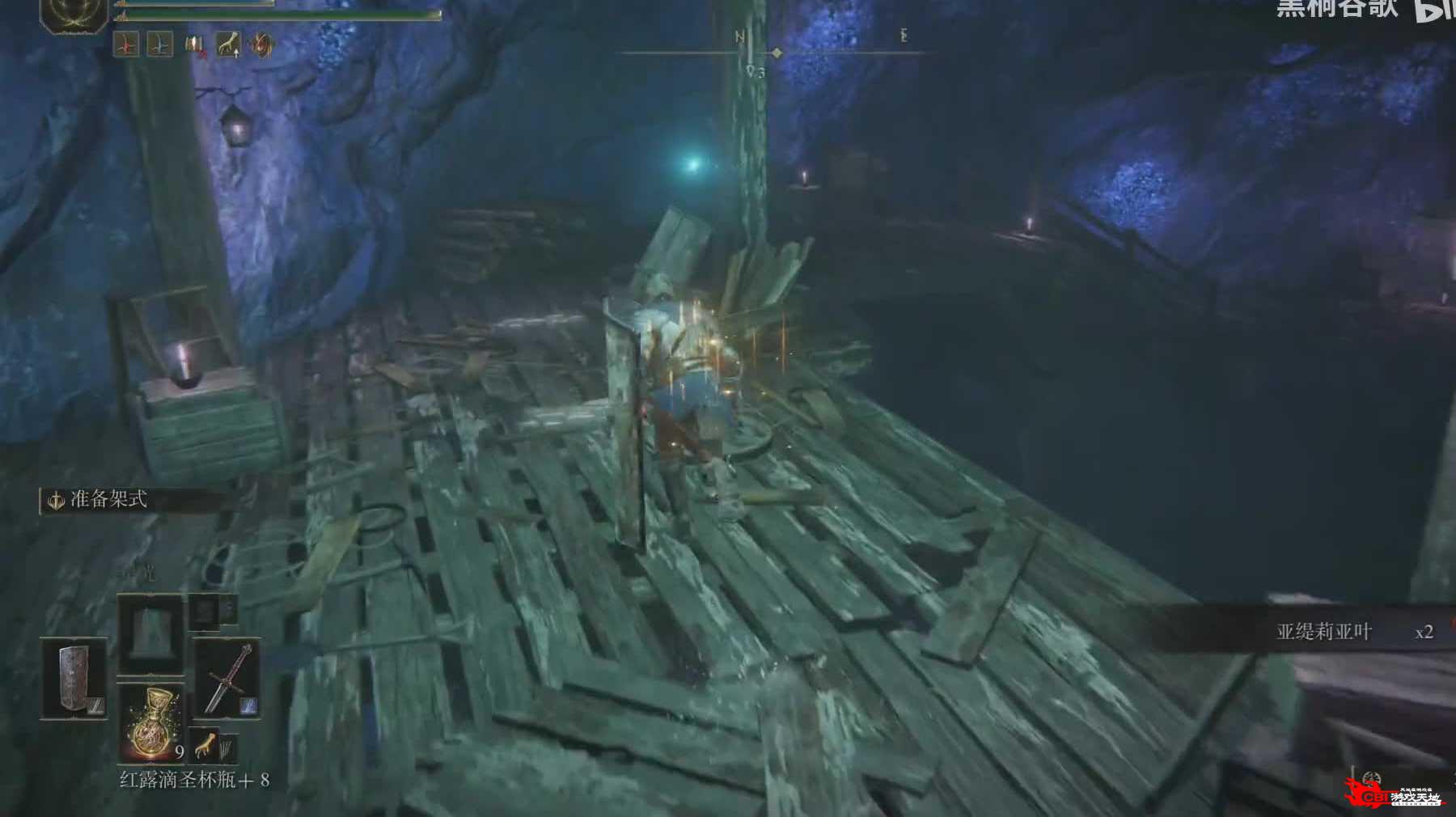Select the Flask of Crimson Tears slot
Viewport: 1456px width, 817px height.
click(x=151, y=722)
